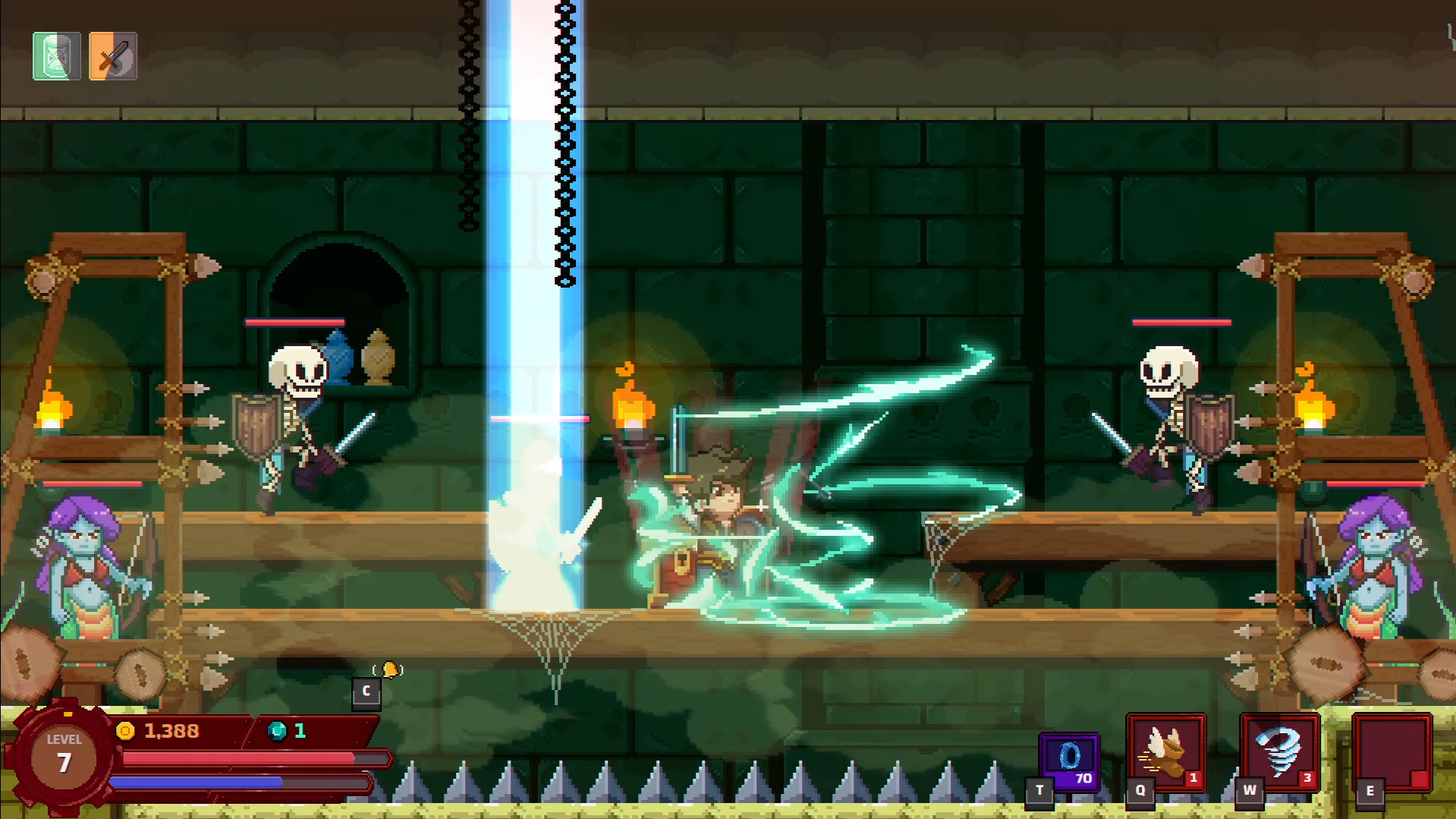Click the blue mana bar
The width and height of the screenshot is (1456, 819).
[201, 781]
